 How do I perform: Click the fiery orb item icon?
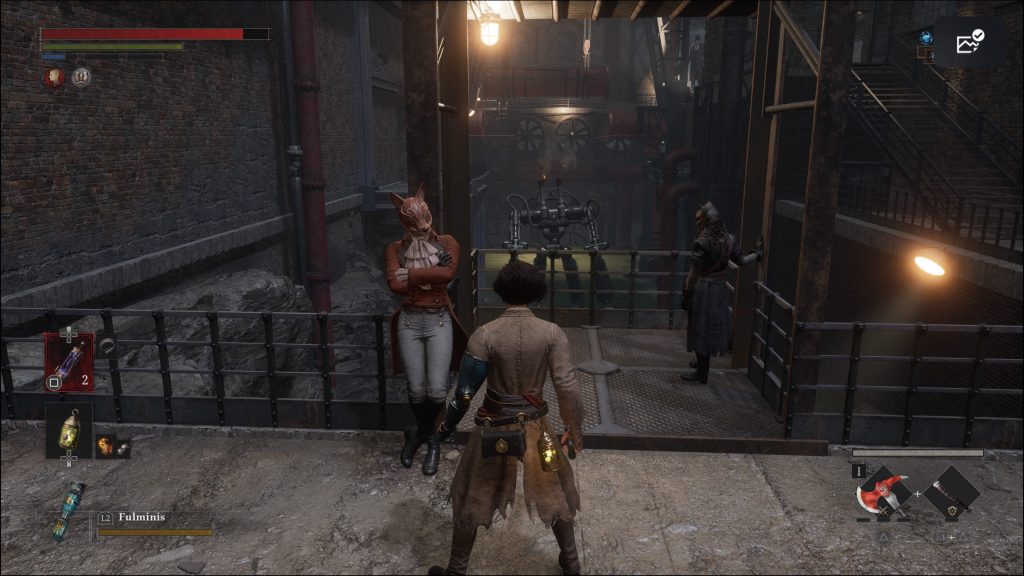click(112, 446)
